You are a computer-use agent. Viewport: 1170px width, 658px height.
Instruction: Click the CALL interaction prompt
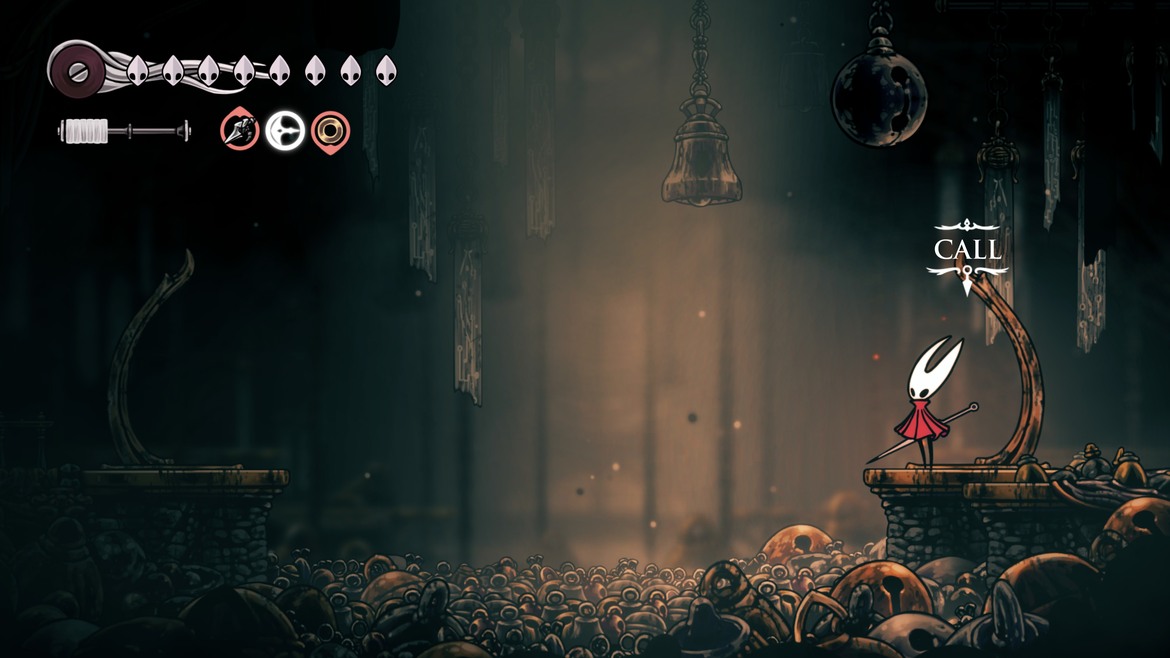pos(967,250)
